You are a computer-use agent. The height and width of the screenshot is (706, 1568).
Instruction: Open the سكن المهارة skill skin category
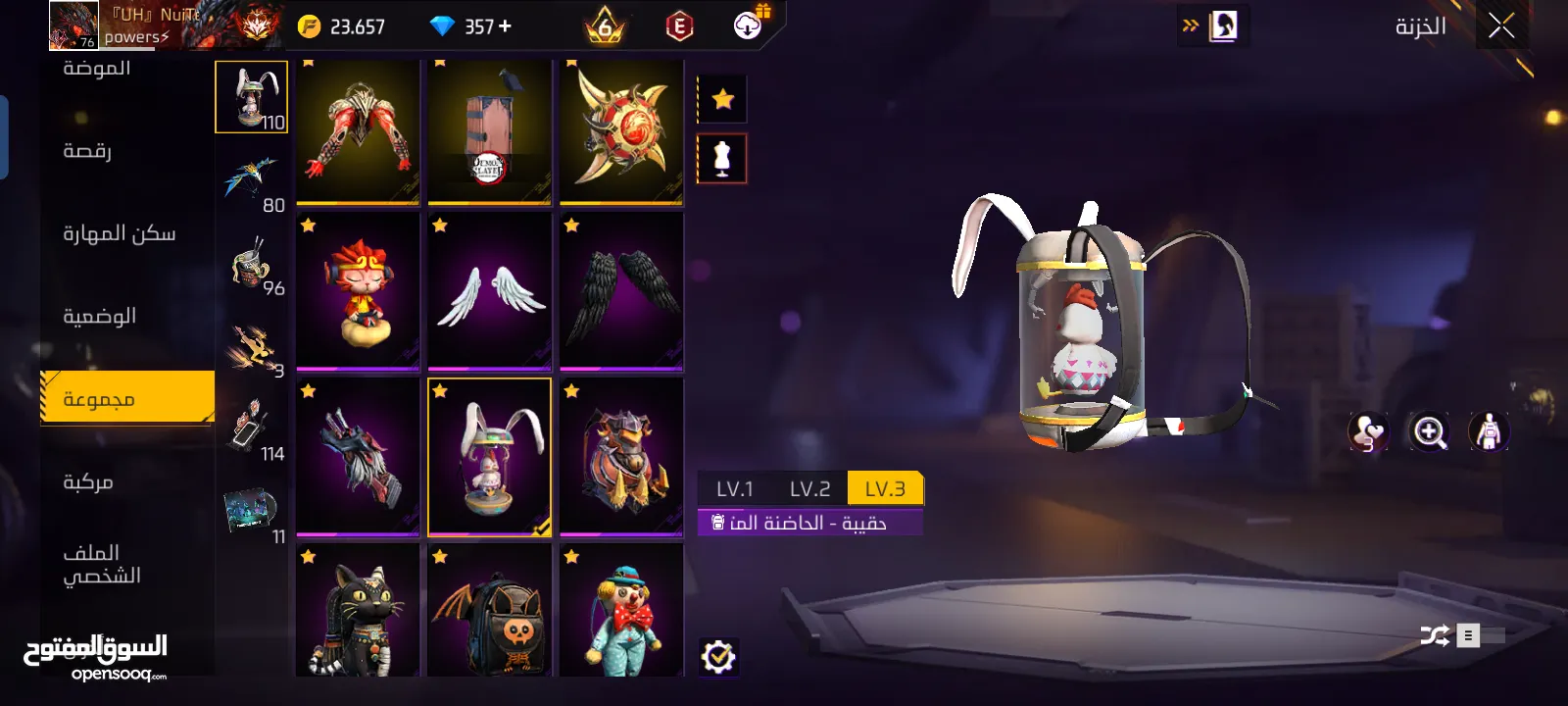(x=120, y=233)
